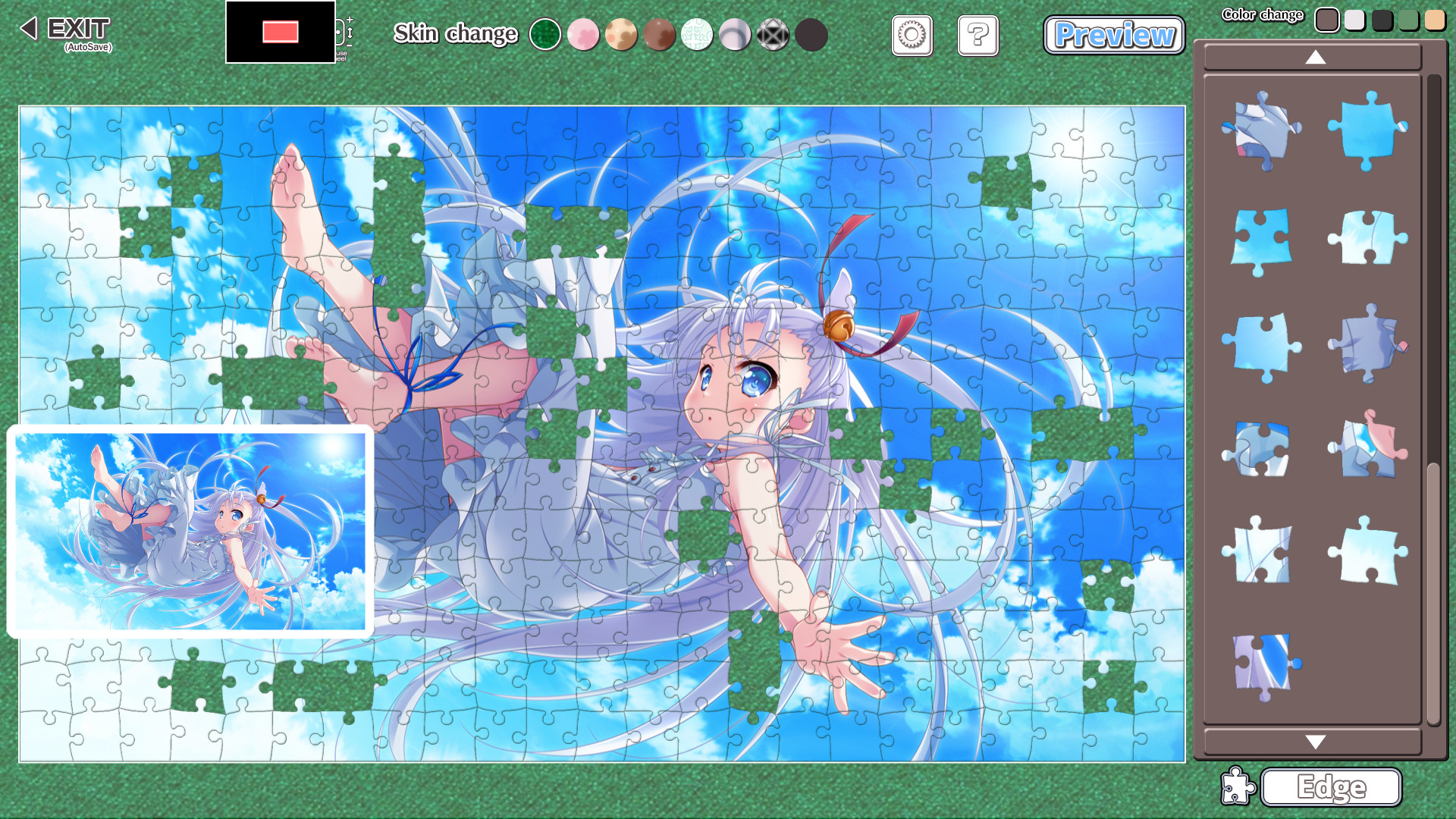Select the silver sphere skin circle icon
Image resolution: width=1456 pixels, height=819 pixels.
736,34
